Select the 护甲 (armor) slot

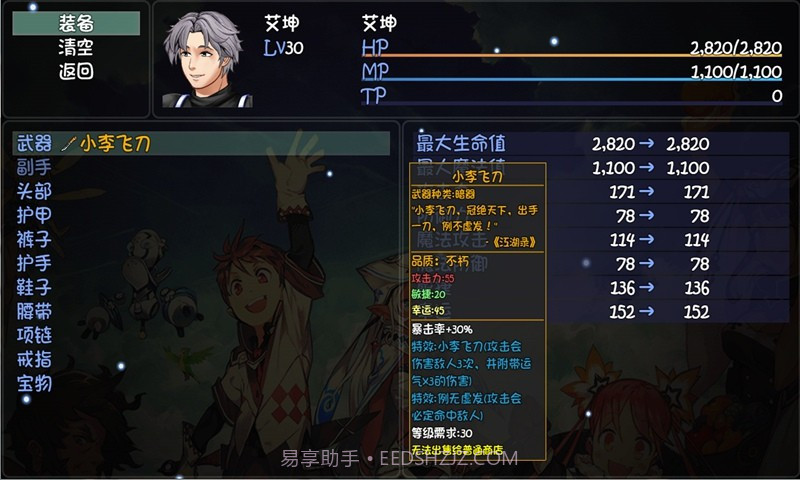click(x=35, y=215)
